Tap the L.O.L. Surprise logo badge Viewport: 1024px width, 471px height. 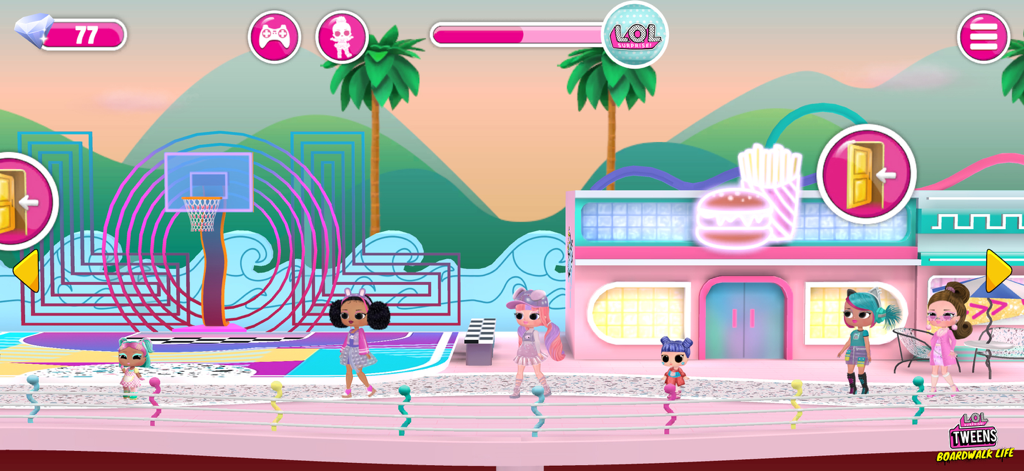pyautogui.click(x=635, y=34)
